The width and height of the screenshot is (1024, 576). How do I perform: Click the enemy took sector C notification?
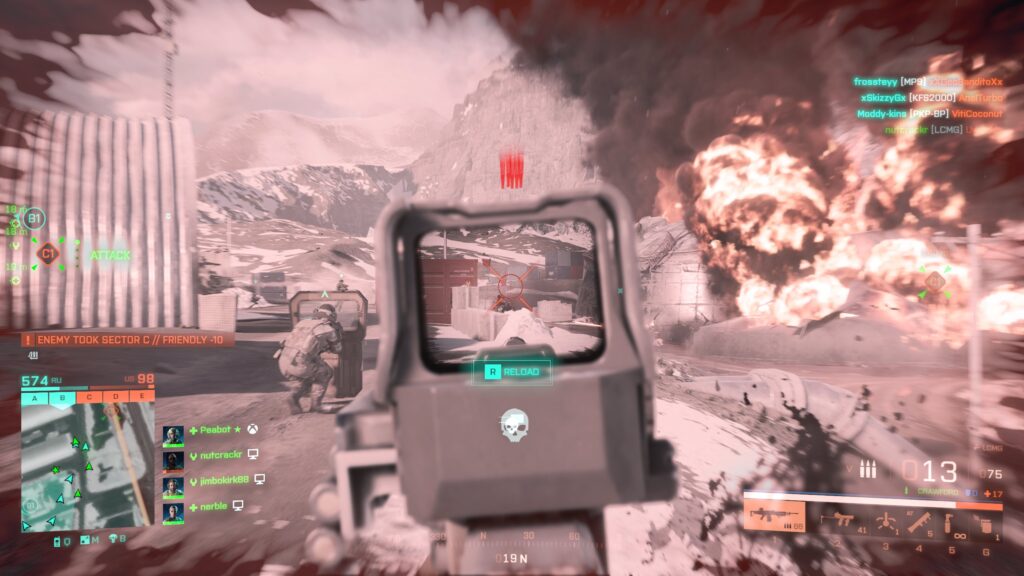tap(128, 340)
